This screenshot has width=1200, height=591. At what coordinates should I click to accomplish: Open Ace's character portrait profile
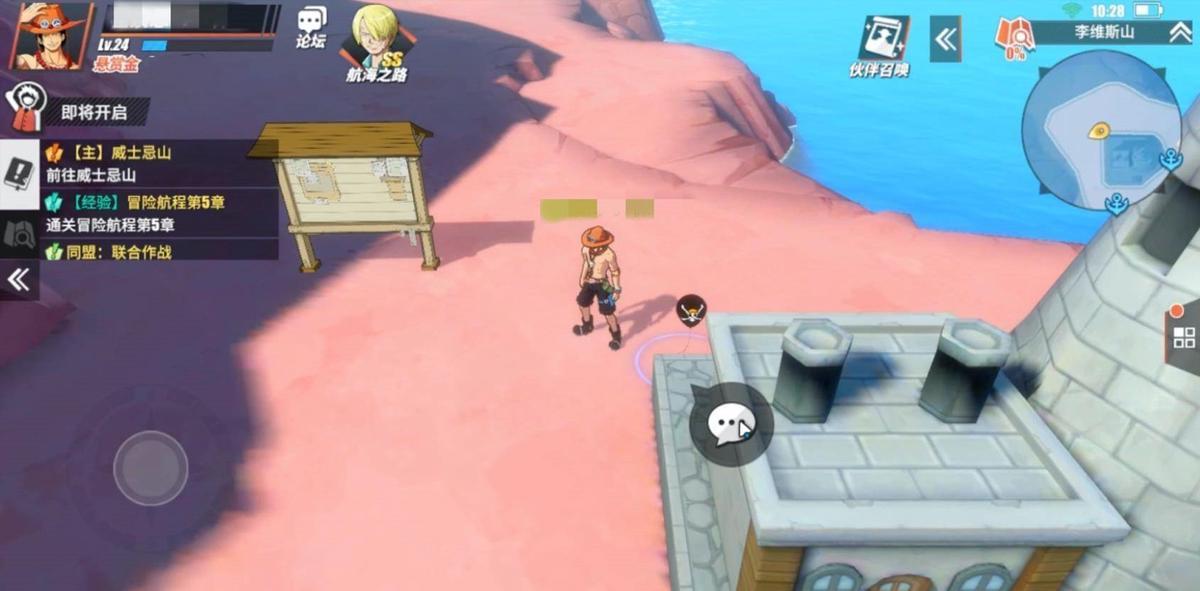(49, 35)
